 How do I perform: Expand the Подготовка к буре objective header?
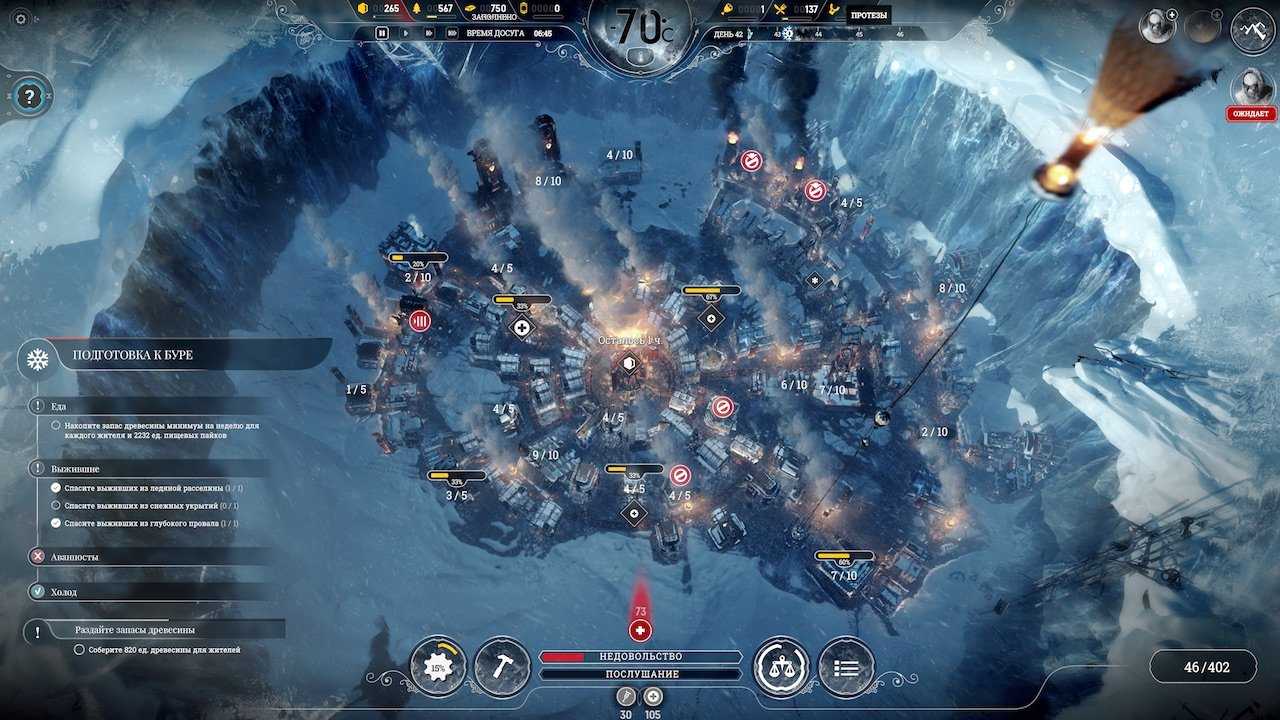pos(190,355)
